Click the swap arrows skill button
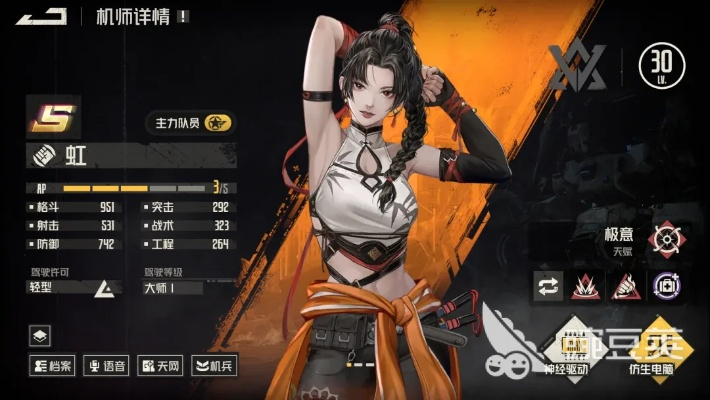Image resolution: width=710 pixels, height=400 pixels. [x=550, y=287]
